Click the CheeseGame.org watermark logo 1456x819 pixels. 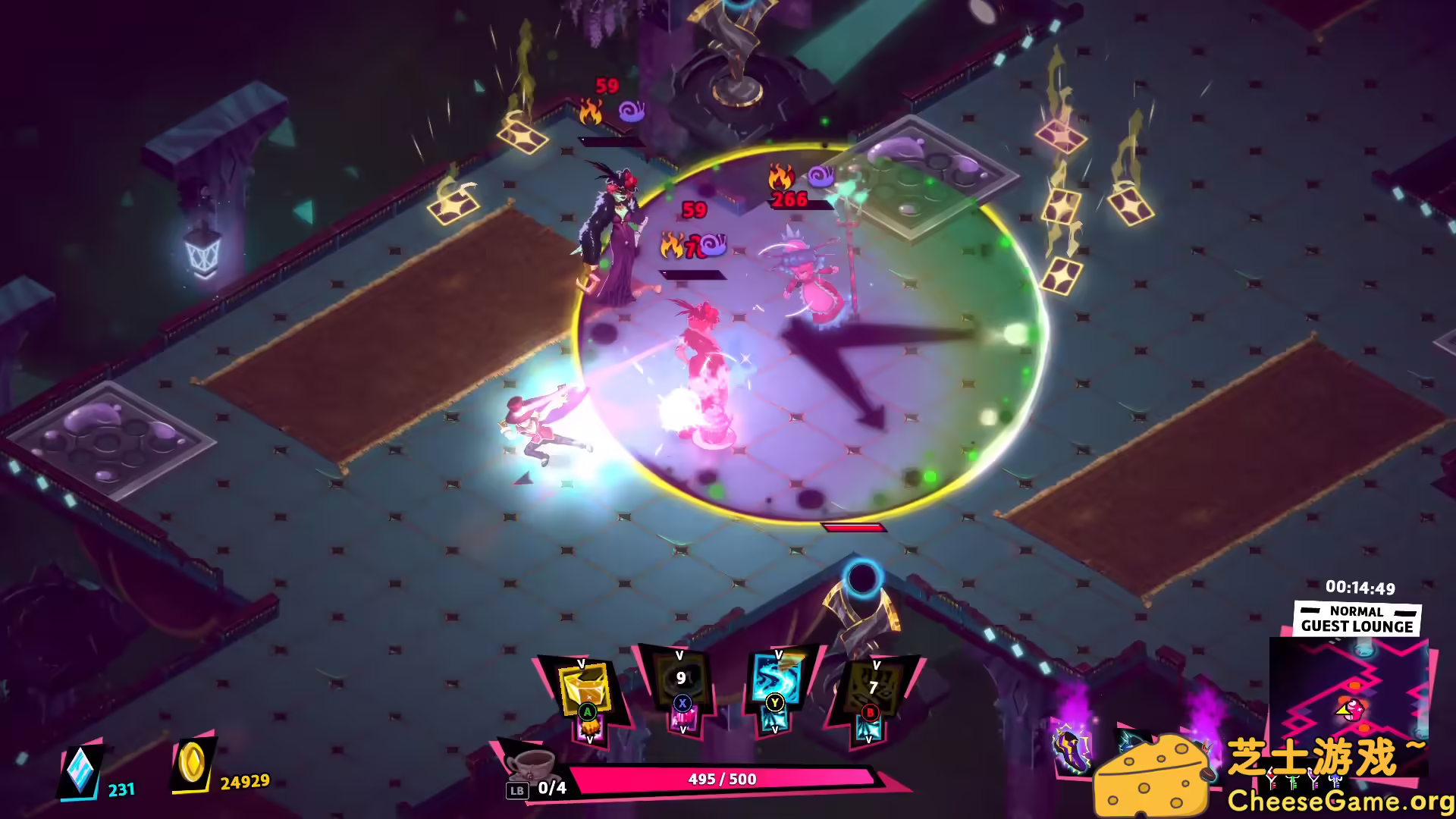click(x=1274, y=775)
